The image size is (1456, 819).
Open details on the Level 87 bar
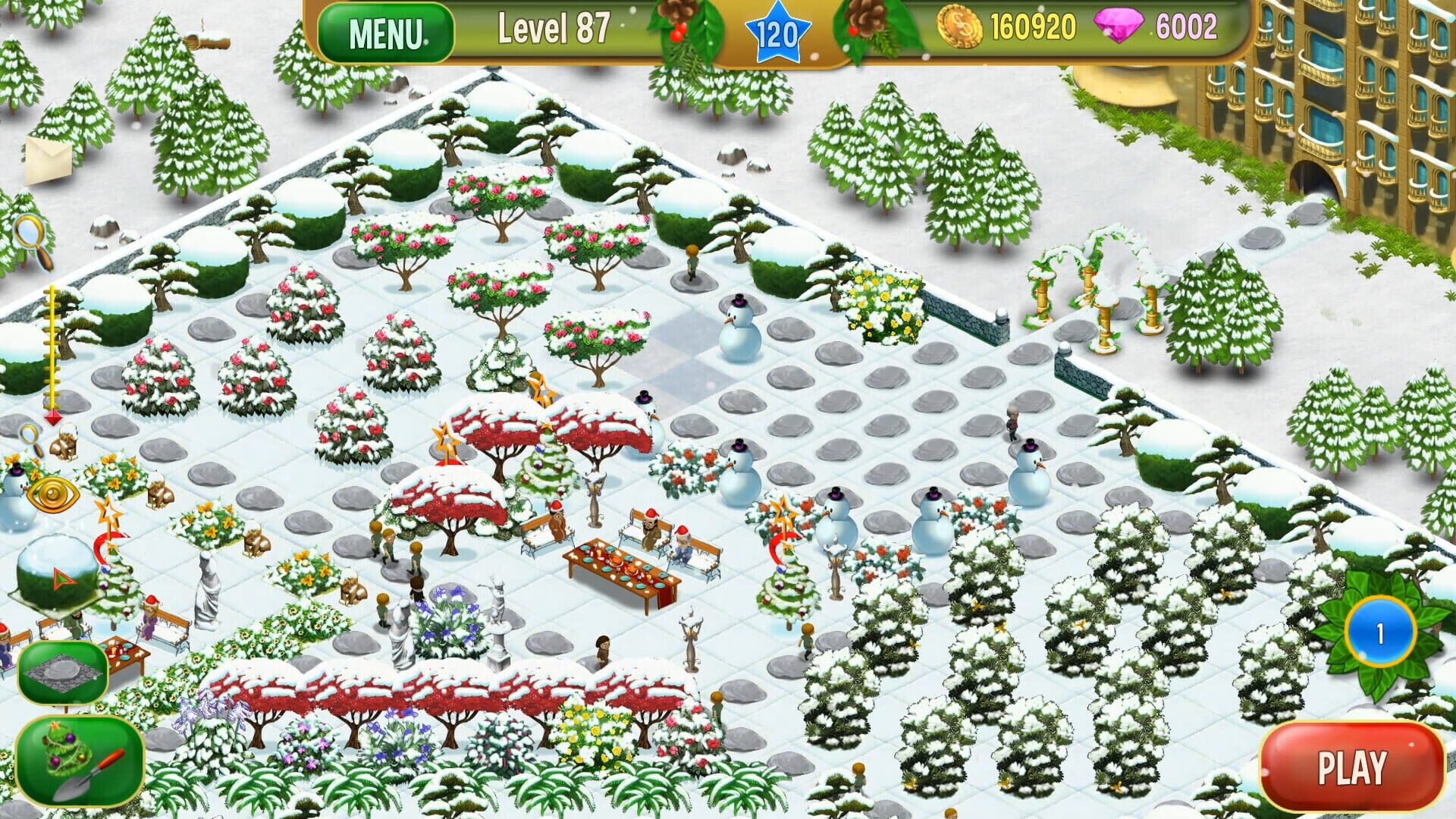(555, 29)
